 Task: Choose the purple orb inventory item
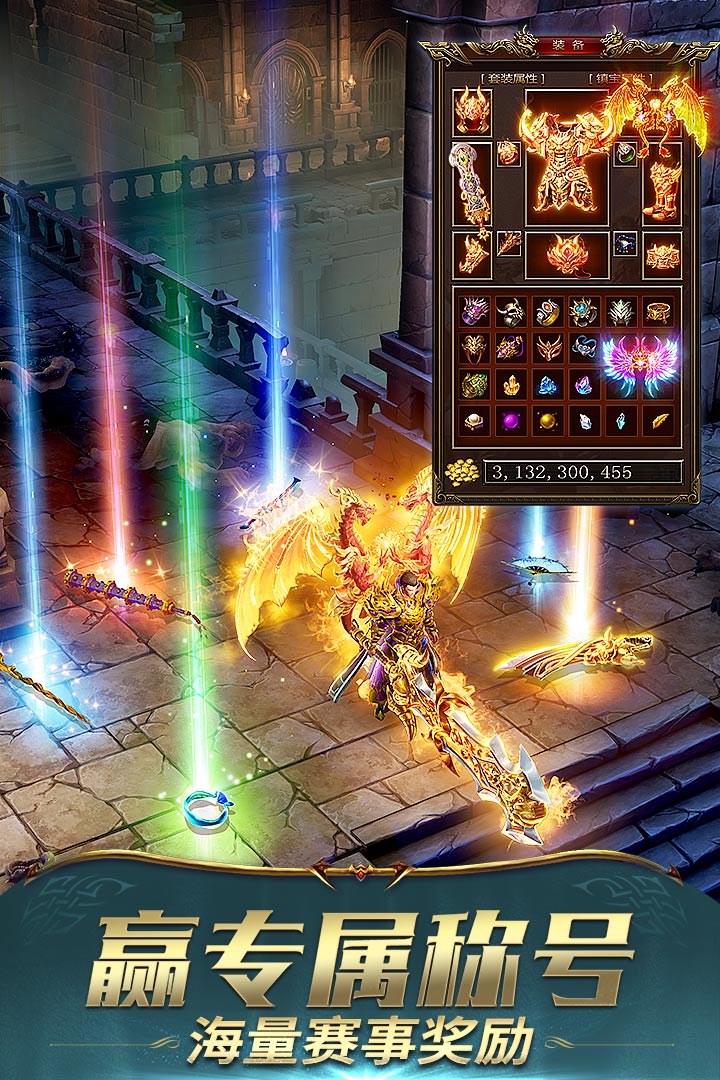point(511,419)
